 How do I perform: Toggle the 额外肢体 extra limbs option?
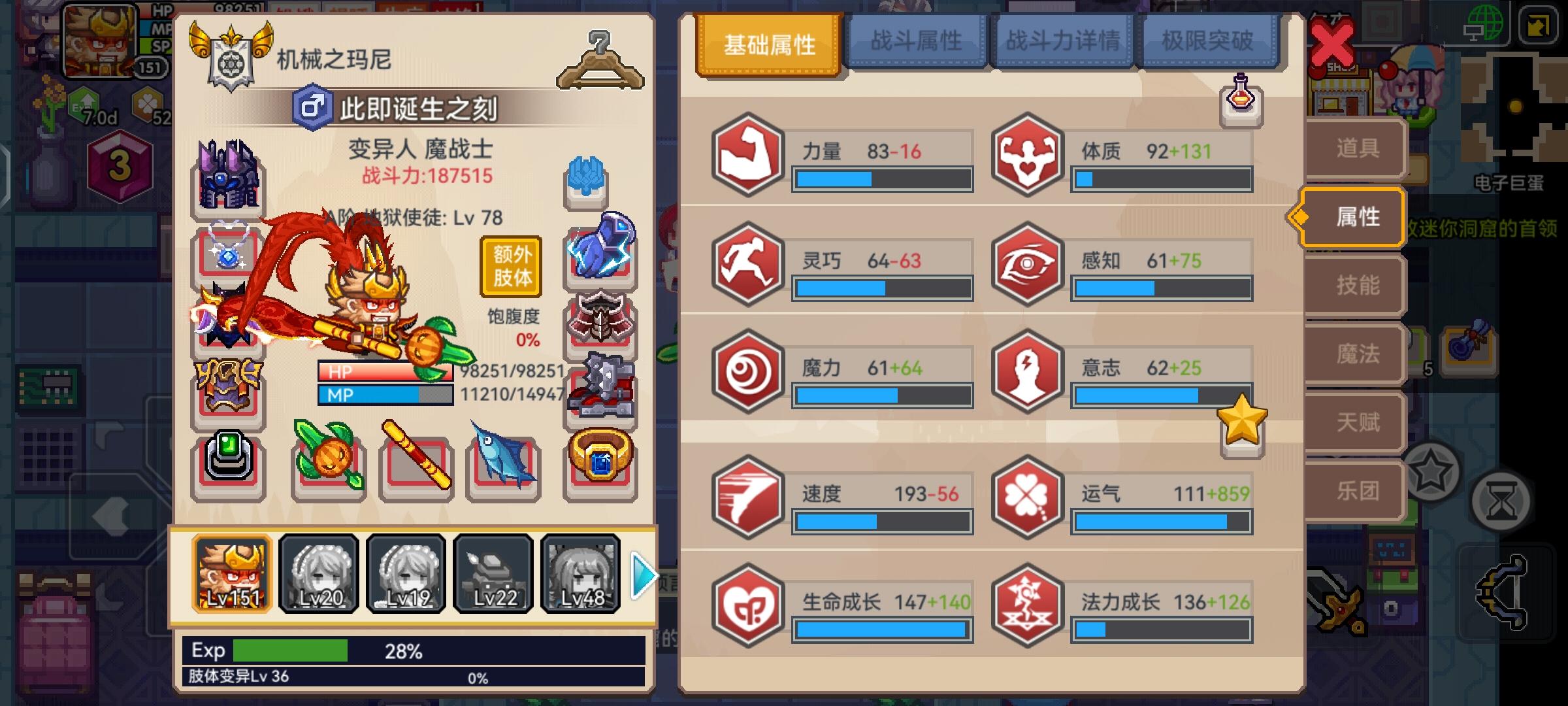coord(512,268)
